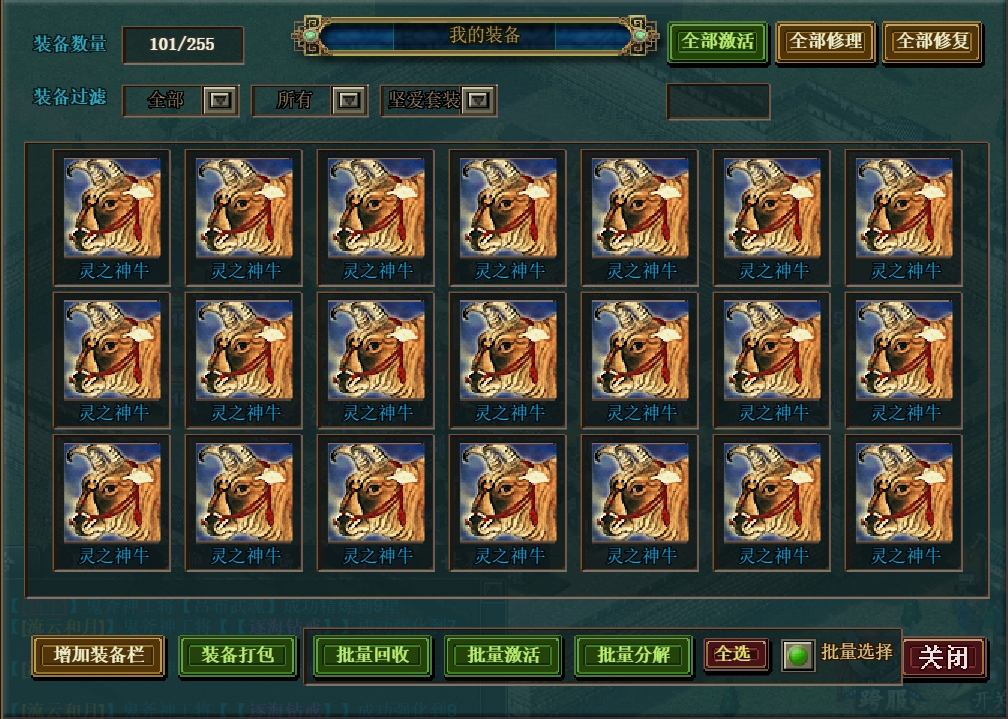
Task: Choose the 全部修复 restore-all button
Action: tap(933, 42)
